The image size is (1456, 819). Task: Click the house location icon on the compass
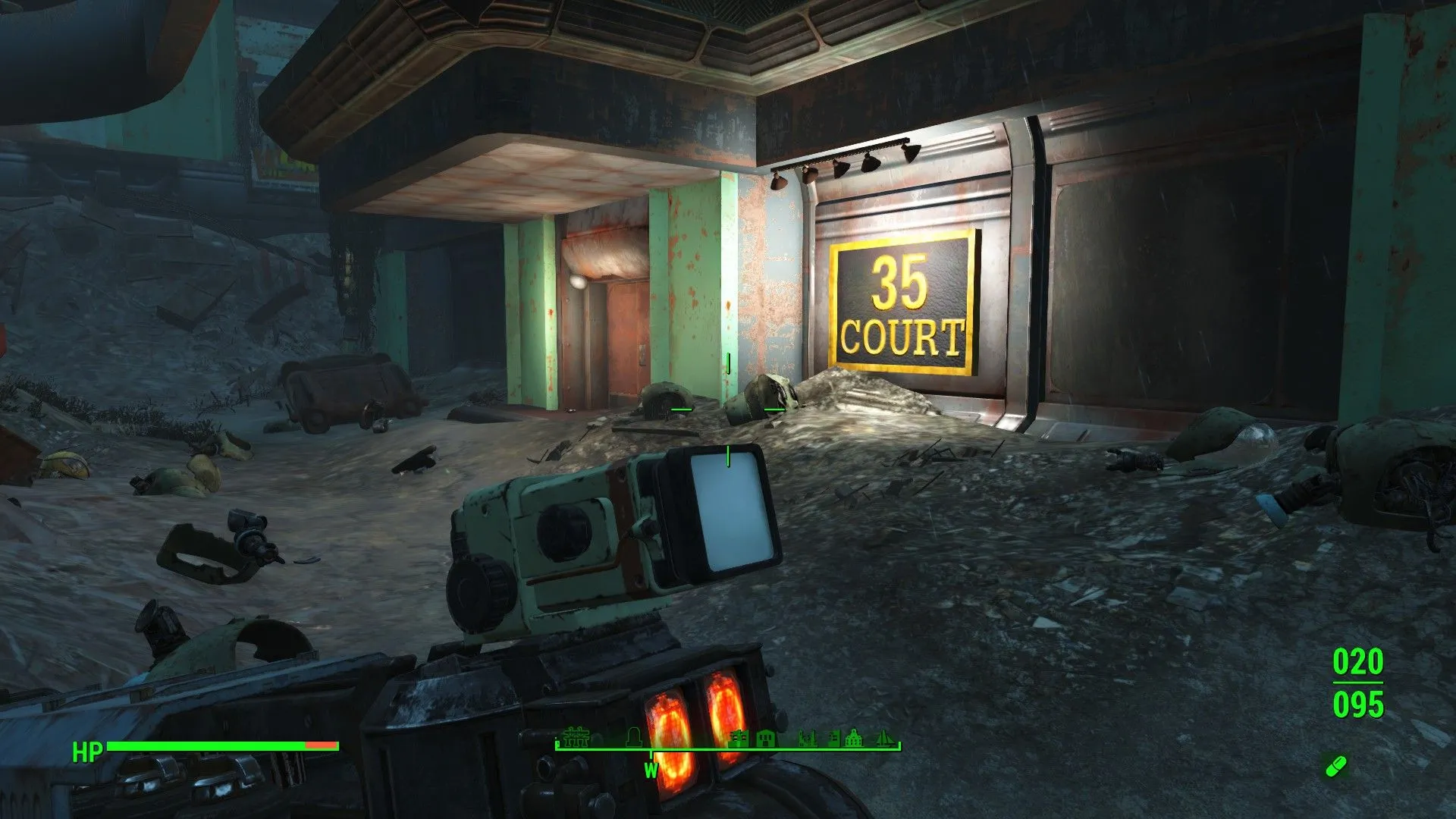click(x=766, y=739)
